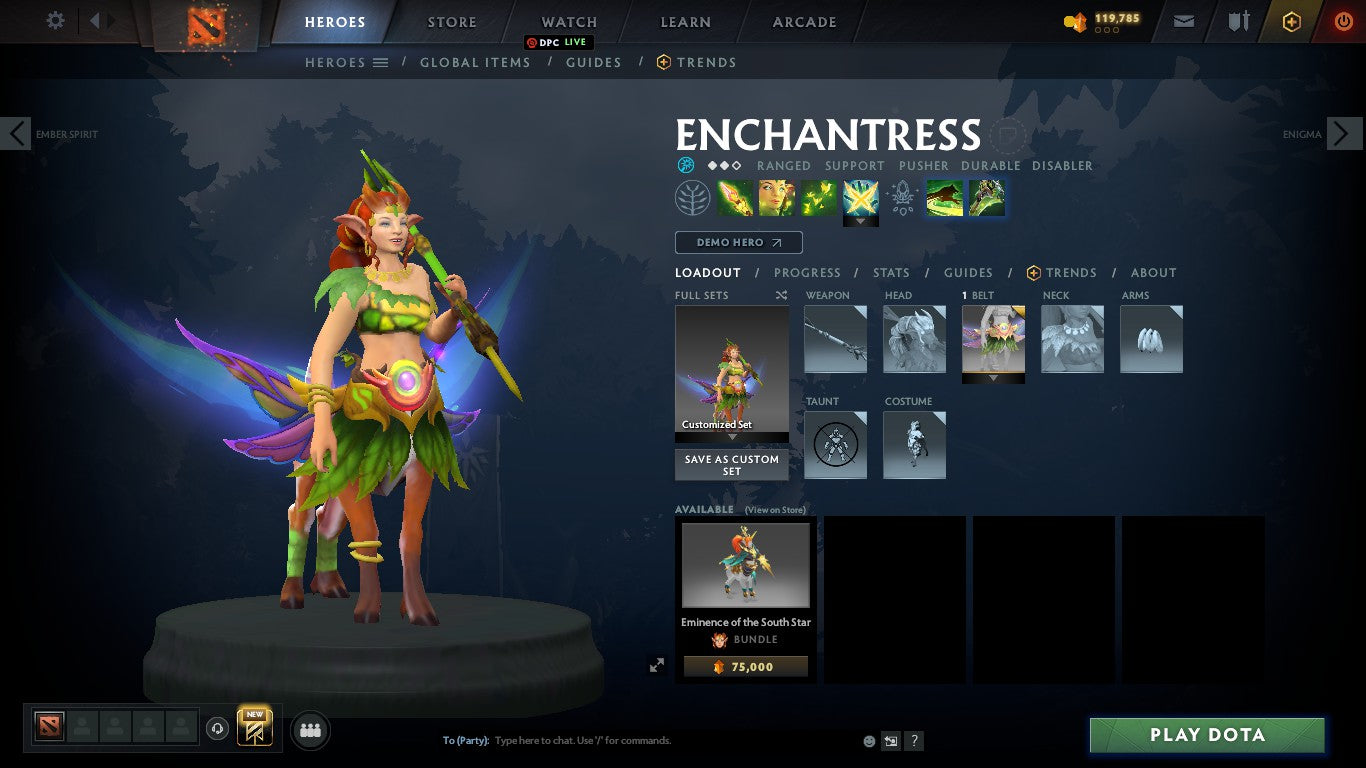Select the Eminence of the South Star thumbnail
Image resolution: width=1366 pixels, height=768 pixels.
pyautogui.click(x=745, y=565)
